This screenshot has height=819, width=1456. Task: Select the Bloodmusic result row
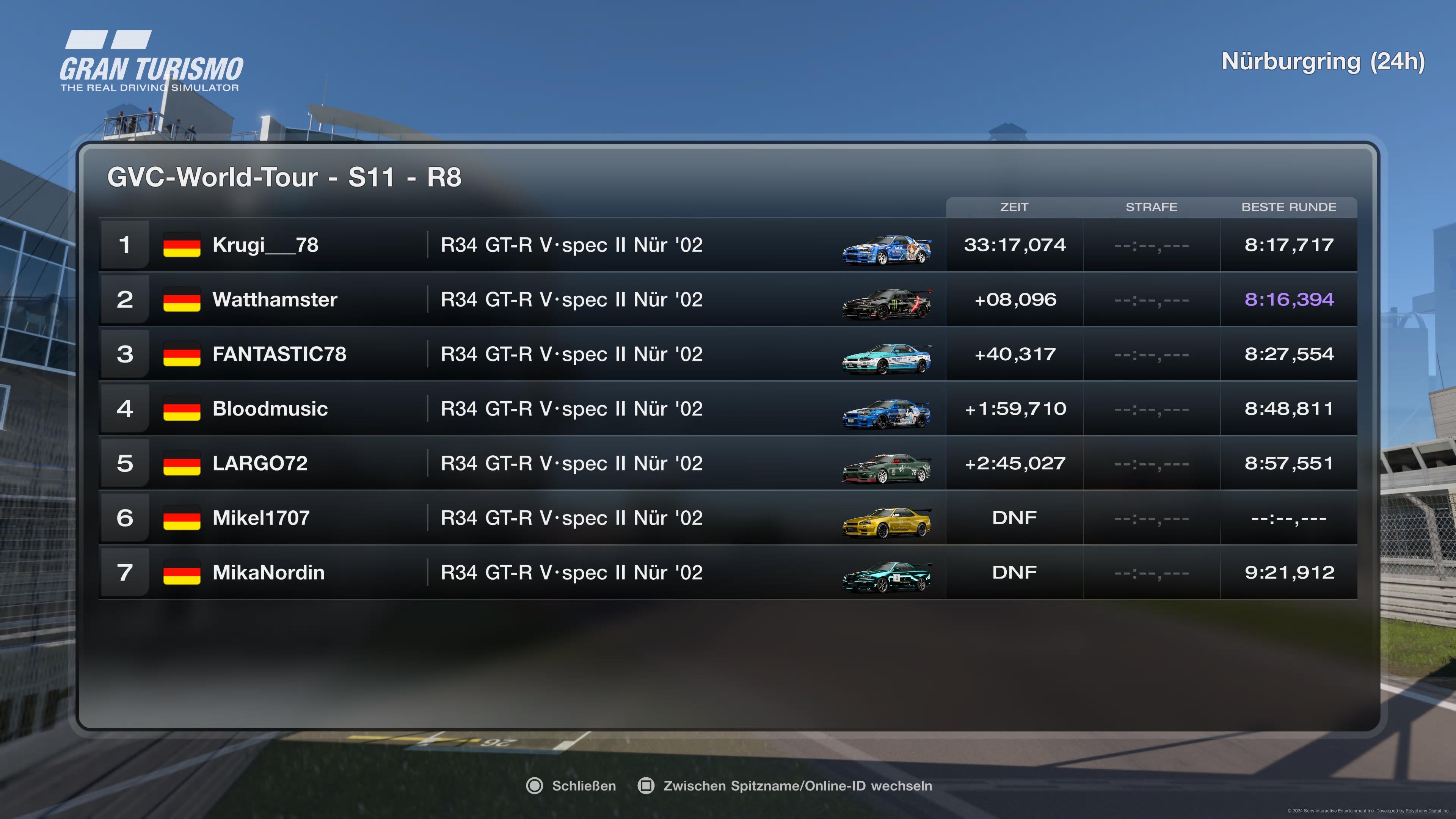[728, 409]
